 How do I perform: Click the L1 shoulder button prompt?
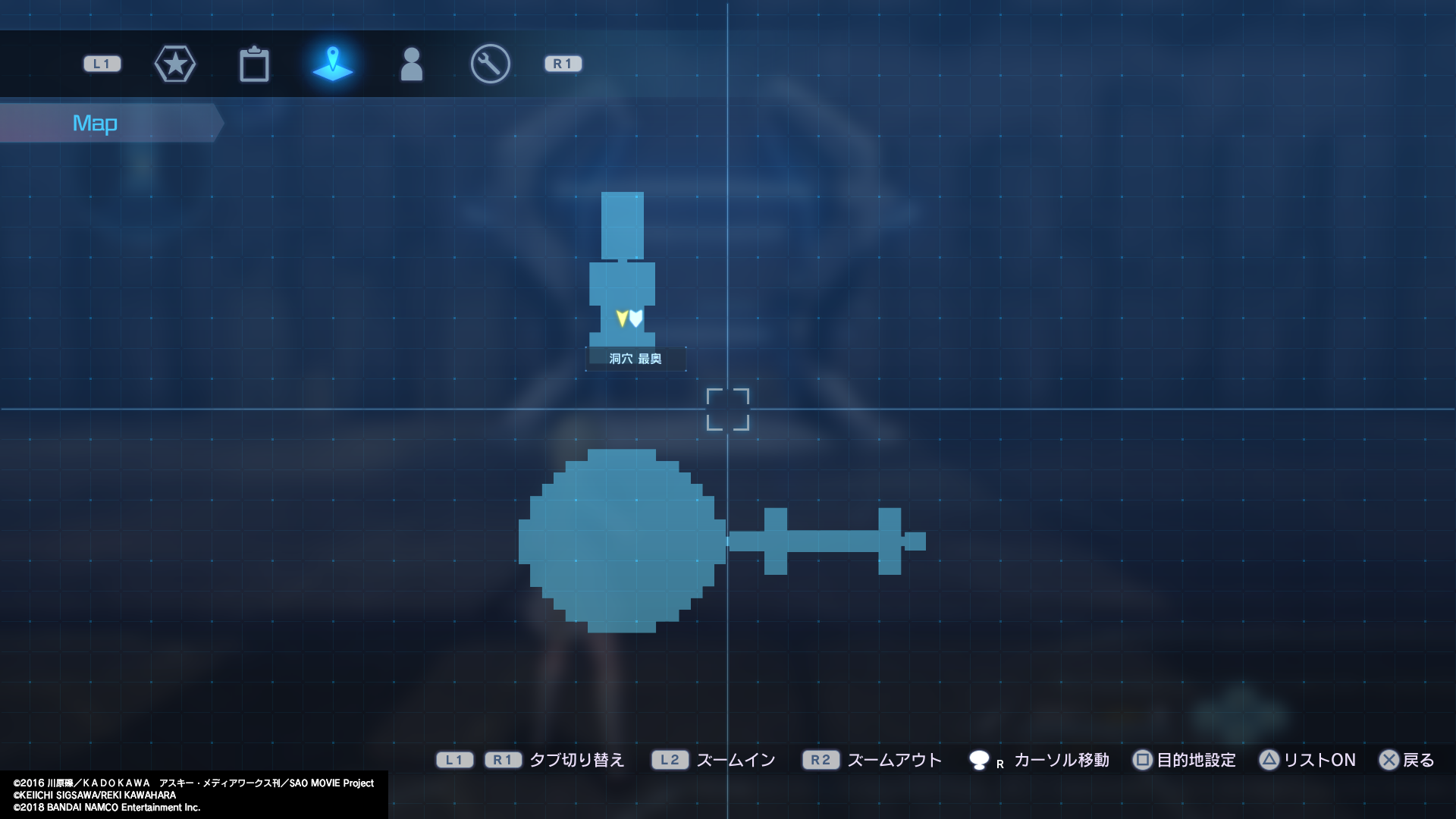pos(102,64)
